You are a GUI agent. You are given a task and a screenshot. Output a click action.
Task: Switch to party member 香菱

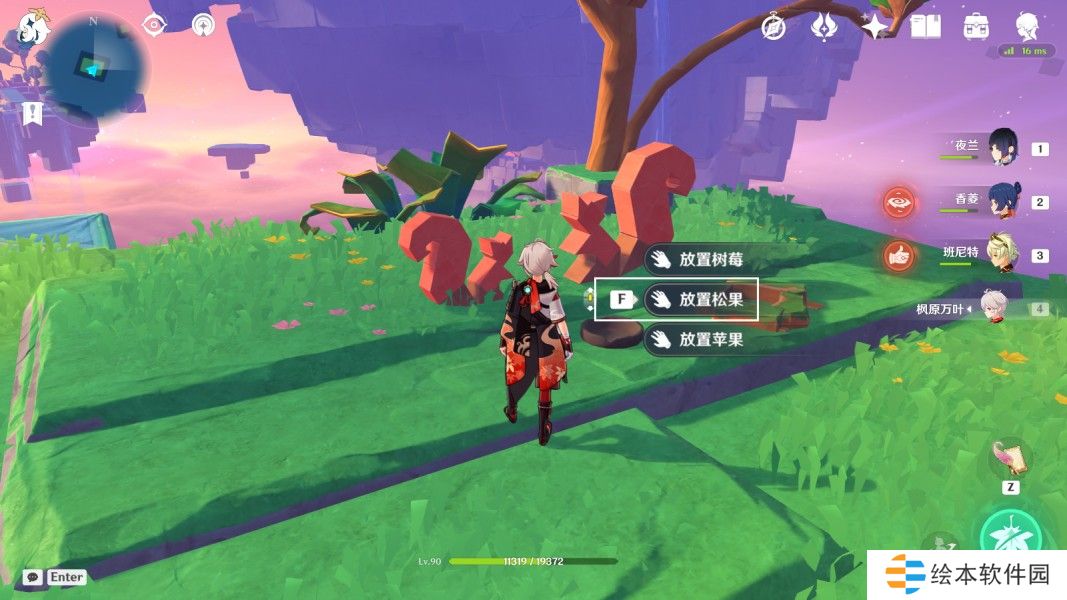[x=1002, y=200]
